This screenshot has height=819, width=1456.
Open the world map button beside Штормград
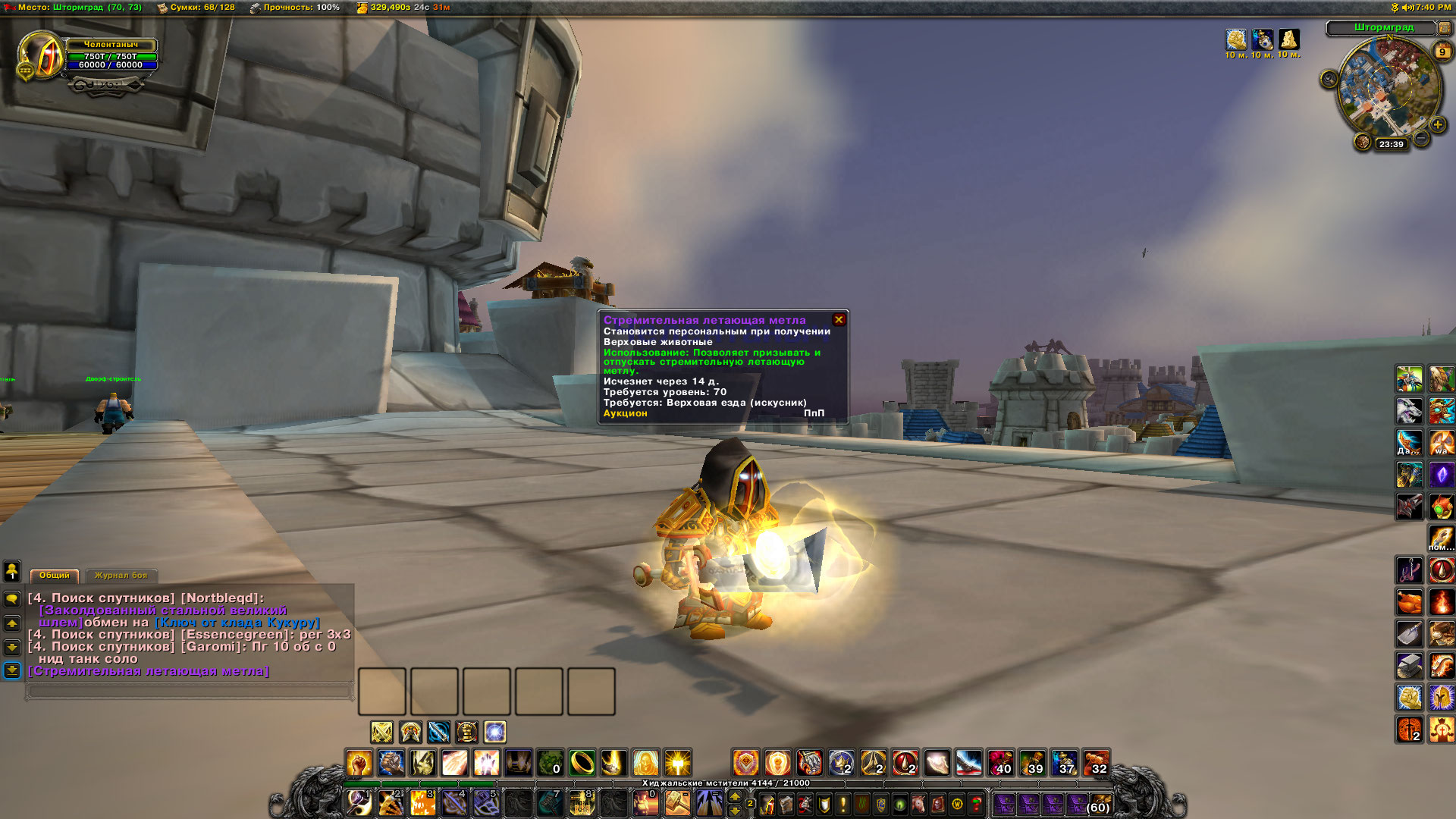coord(1444,28)
